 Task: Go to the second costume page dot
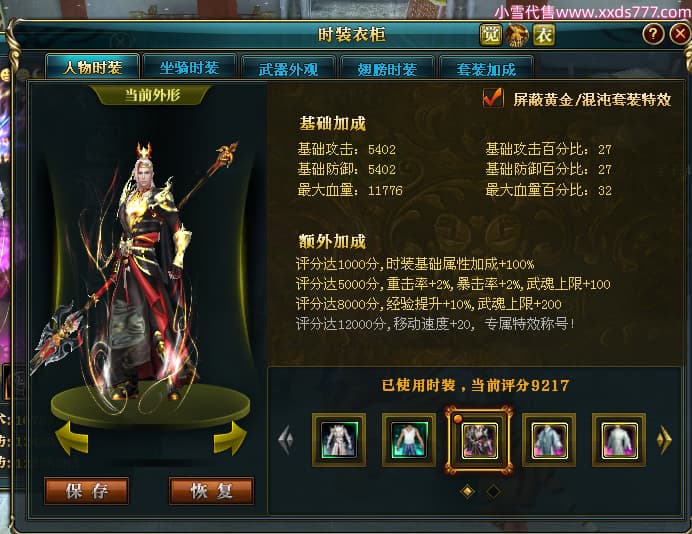[492, 491]
